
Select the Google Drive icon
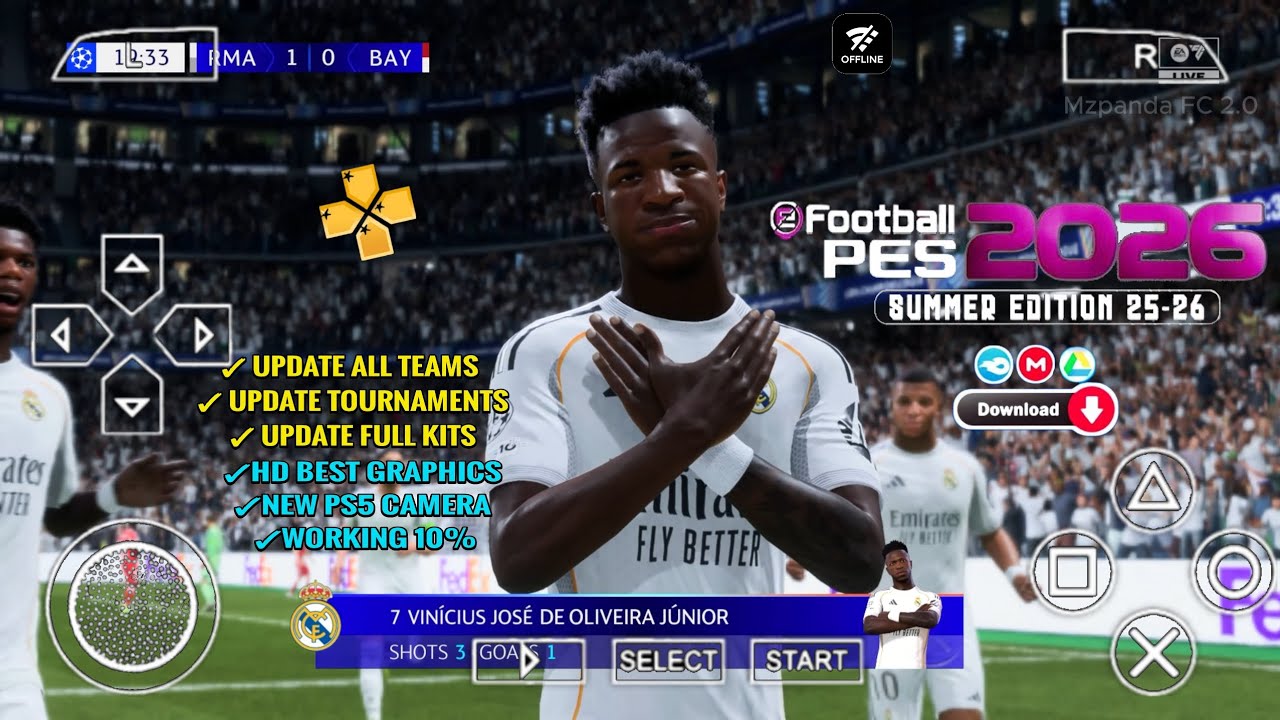point(1076,366)
